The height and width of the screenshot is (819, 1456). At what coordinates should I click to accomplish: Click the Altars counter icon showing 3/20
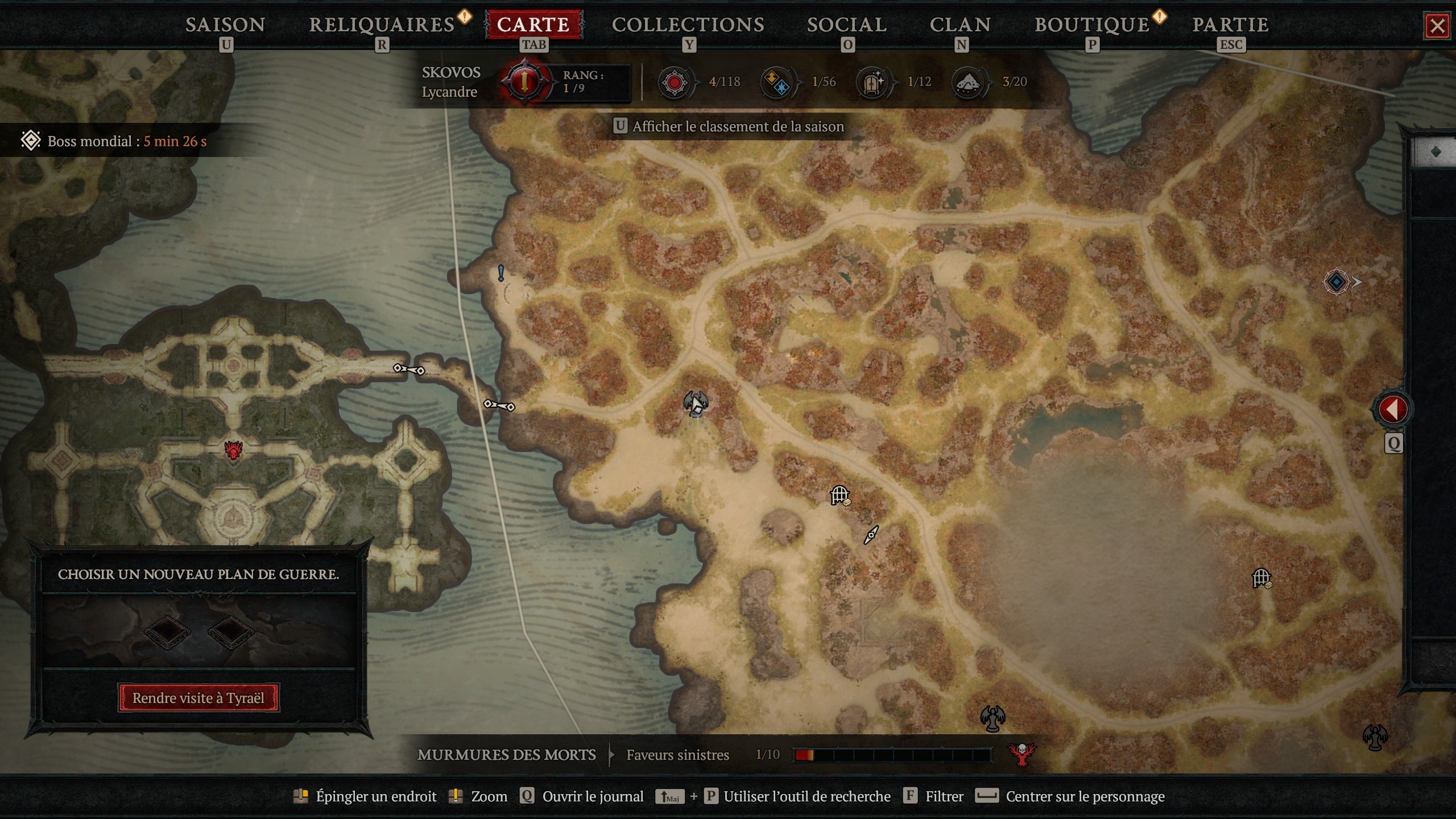click(969, 82)
